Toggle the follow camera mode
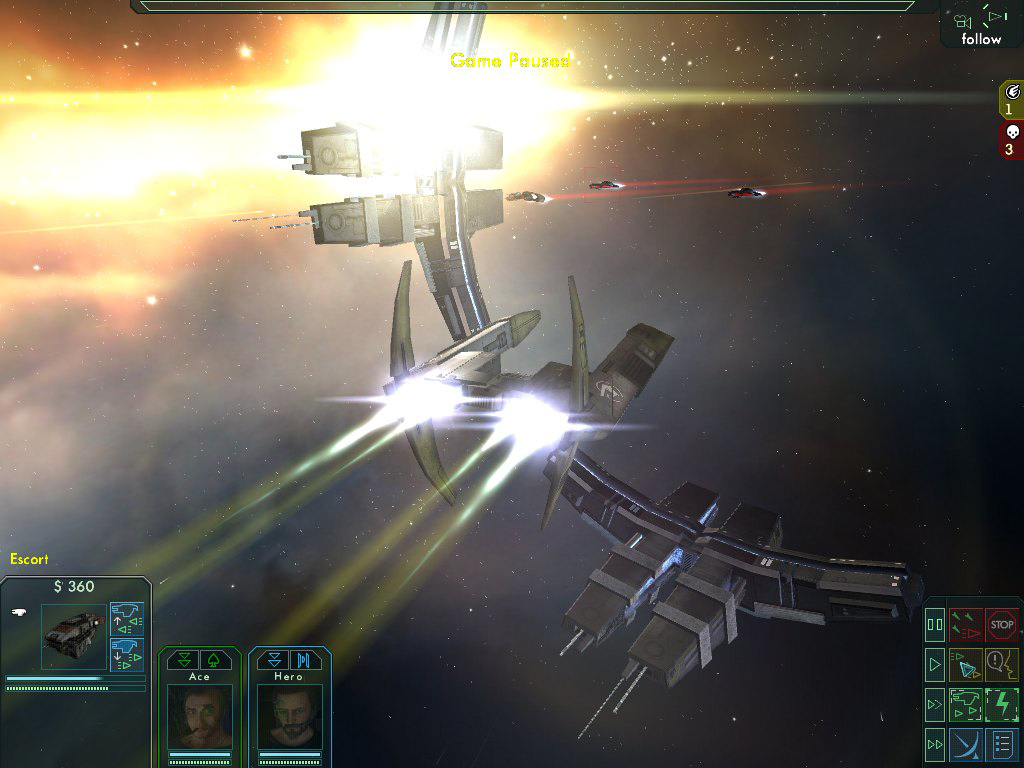This screenshot has height=768, width=1024. pos(981,27)
